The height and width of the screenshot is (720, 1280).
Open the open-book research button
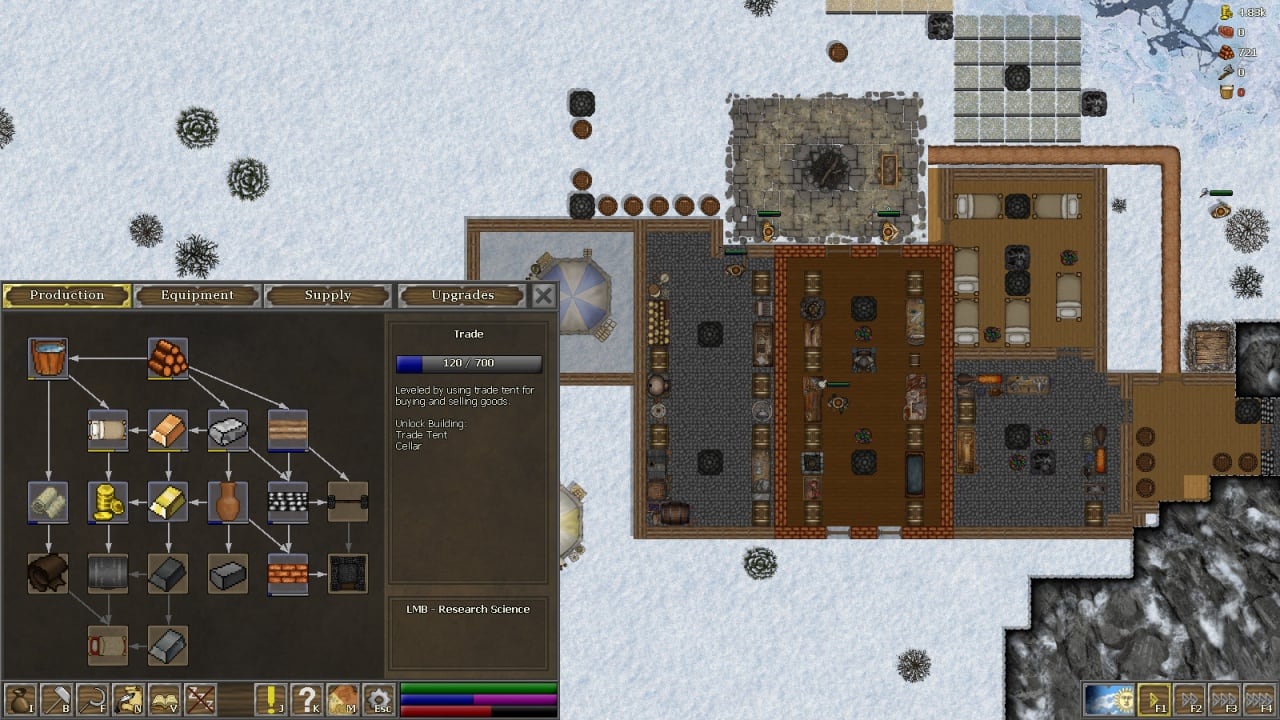[164, 699]
